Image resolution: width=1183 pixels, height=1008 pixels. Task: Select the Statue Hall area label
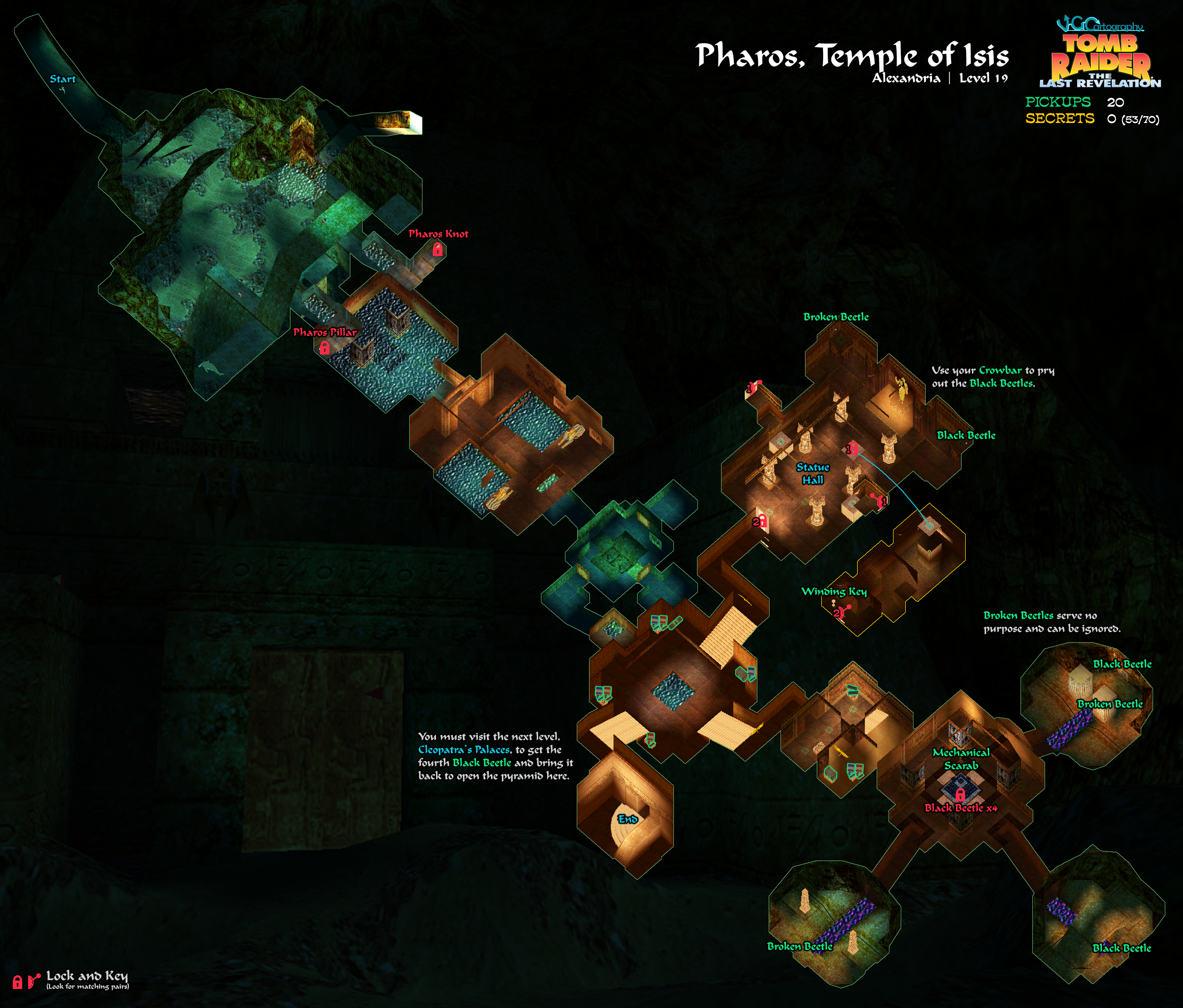[x=812, y=473]
